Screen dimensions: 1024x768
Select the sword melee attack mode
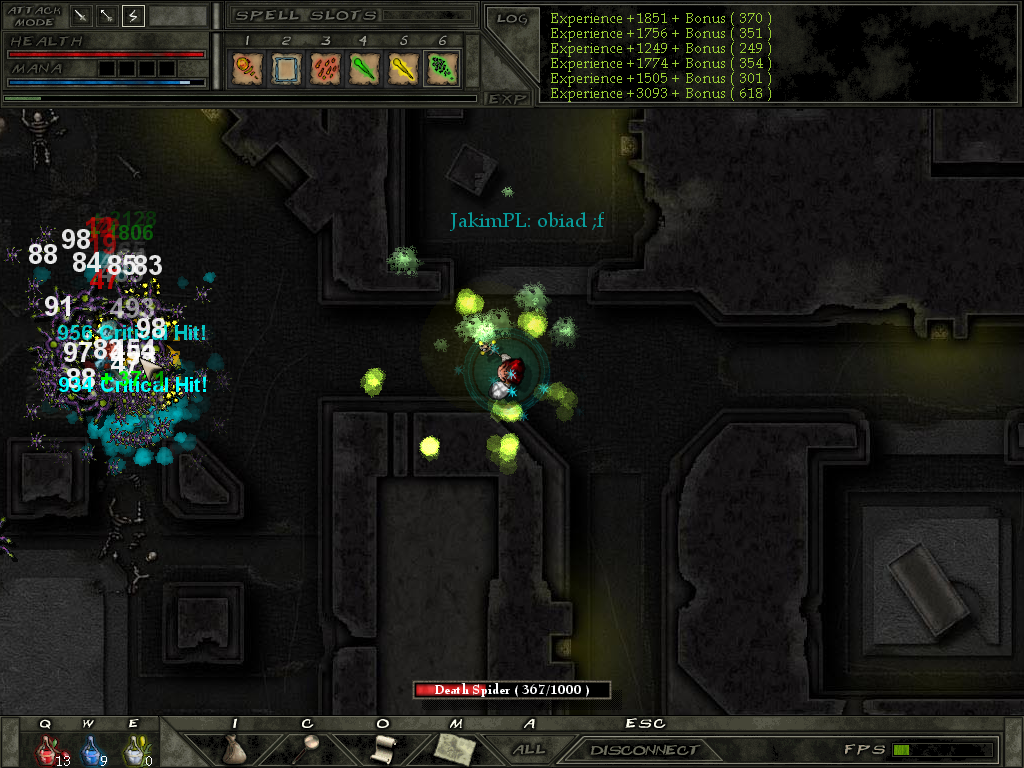tap(80, 16)
